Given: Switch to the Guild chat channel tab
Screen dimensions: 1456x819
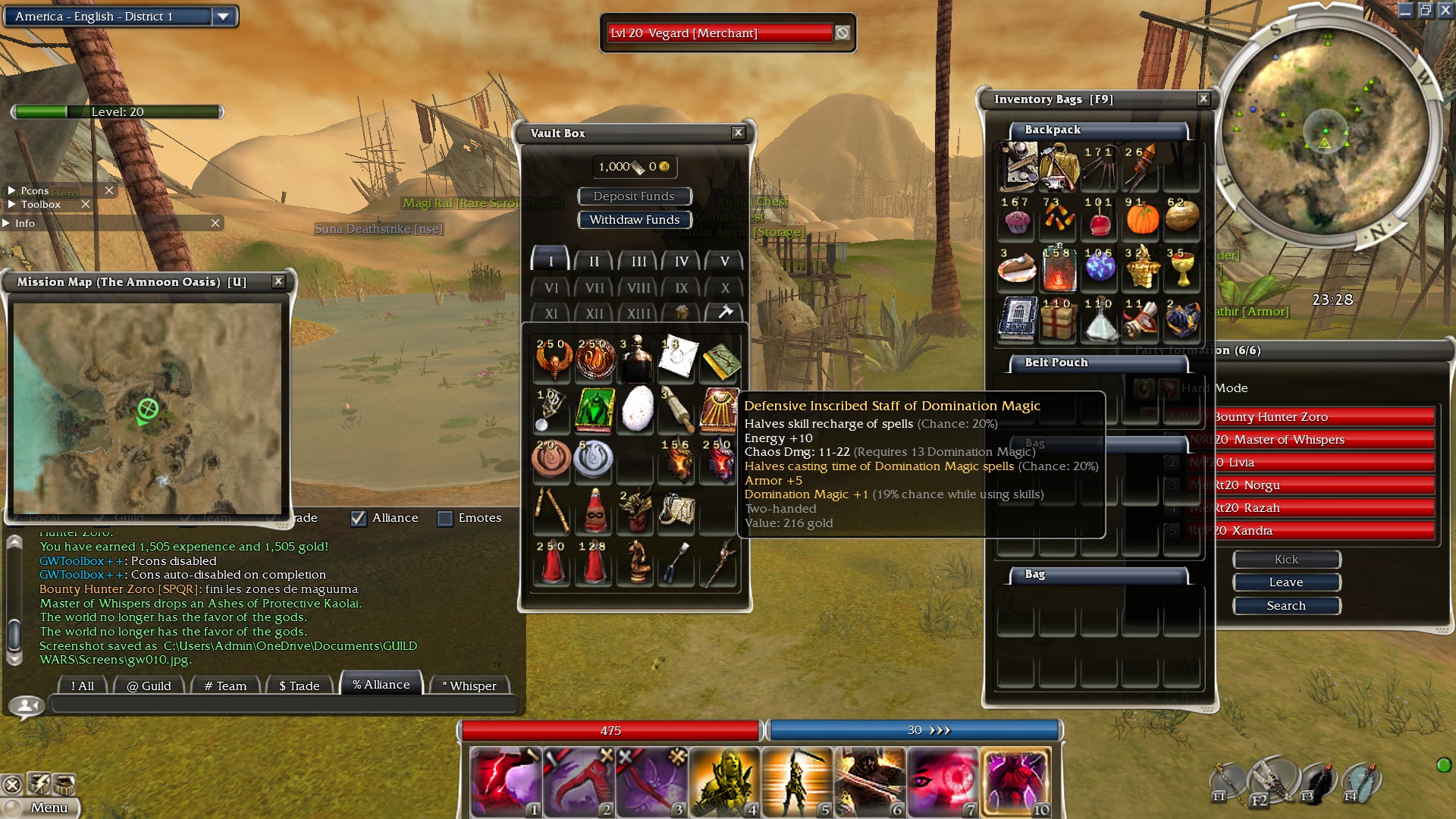Looking at the screenshot, I should pos(149,686).
